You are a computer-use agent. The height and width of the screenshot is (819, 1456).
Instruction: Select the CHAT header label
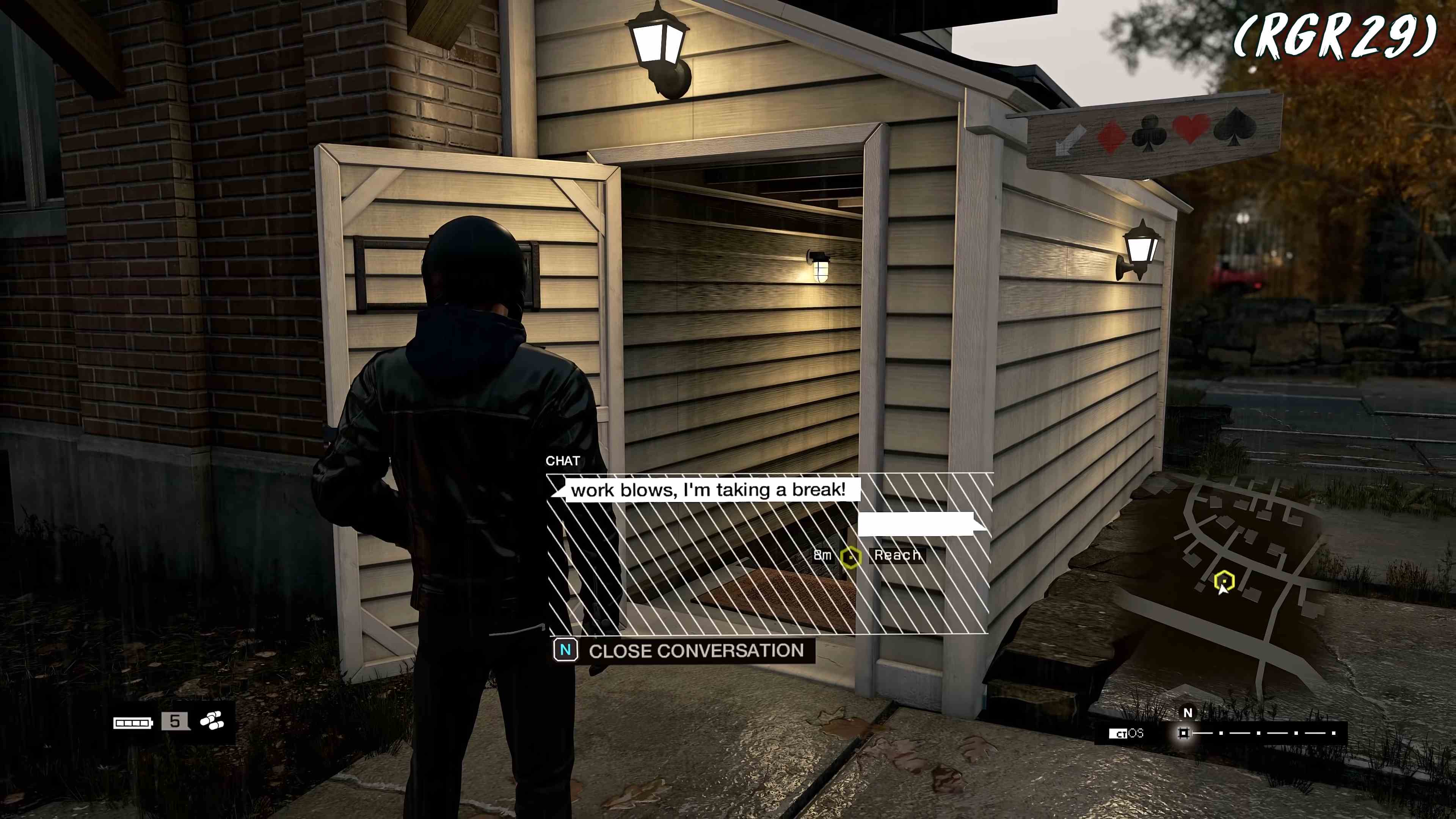[563, 461]
